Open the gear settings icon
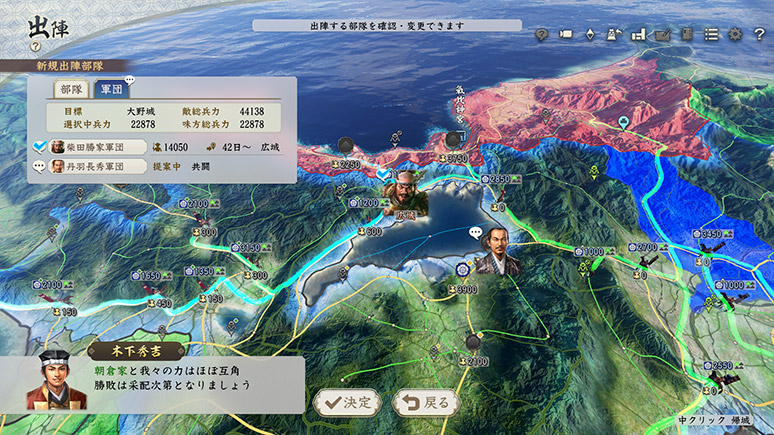This screenshot has width=774, height=435. pyautogui.click(x=735, y=34)
